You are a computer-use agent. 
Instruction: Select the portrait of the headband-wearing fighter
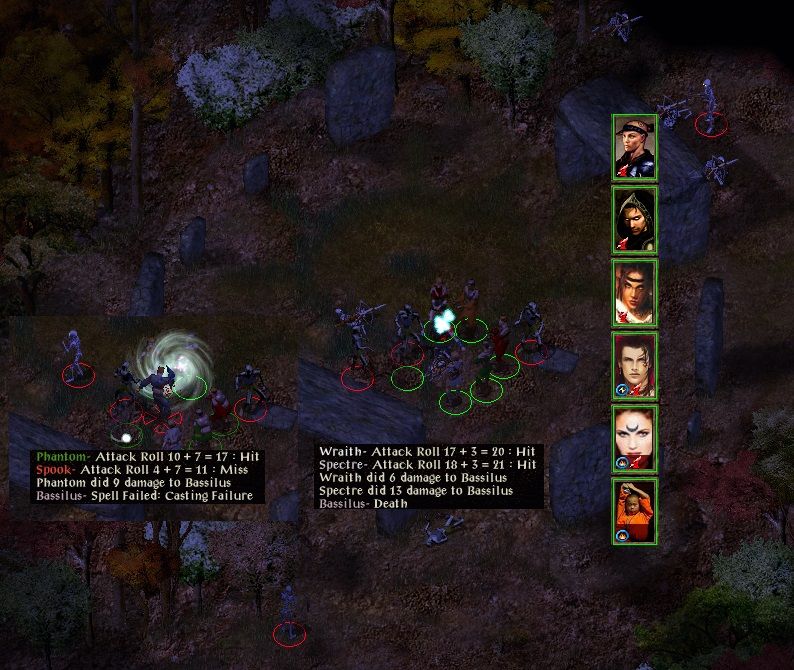click(634, 147)
